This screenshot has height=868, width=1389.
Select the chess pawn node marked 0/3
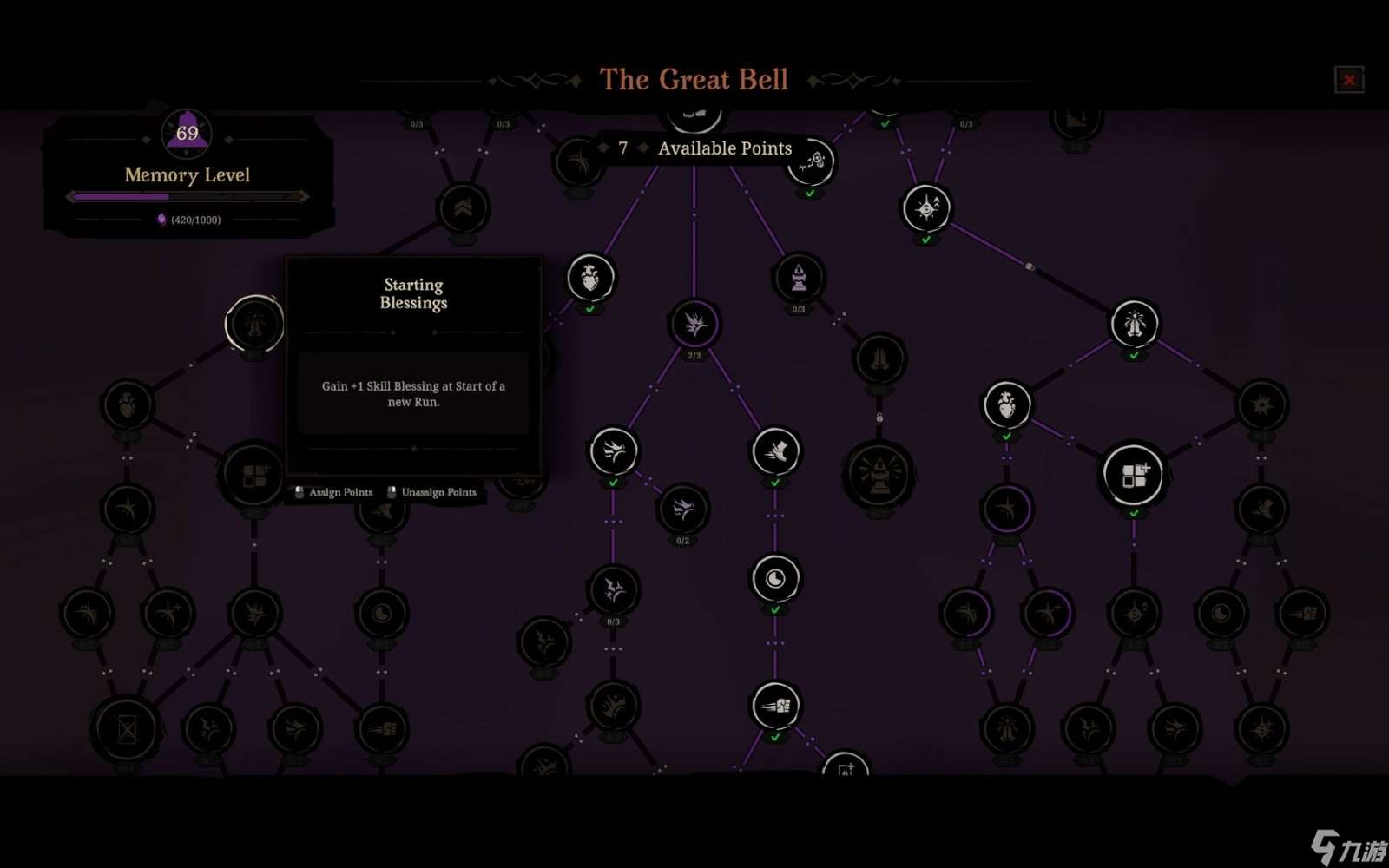point(798,276)
